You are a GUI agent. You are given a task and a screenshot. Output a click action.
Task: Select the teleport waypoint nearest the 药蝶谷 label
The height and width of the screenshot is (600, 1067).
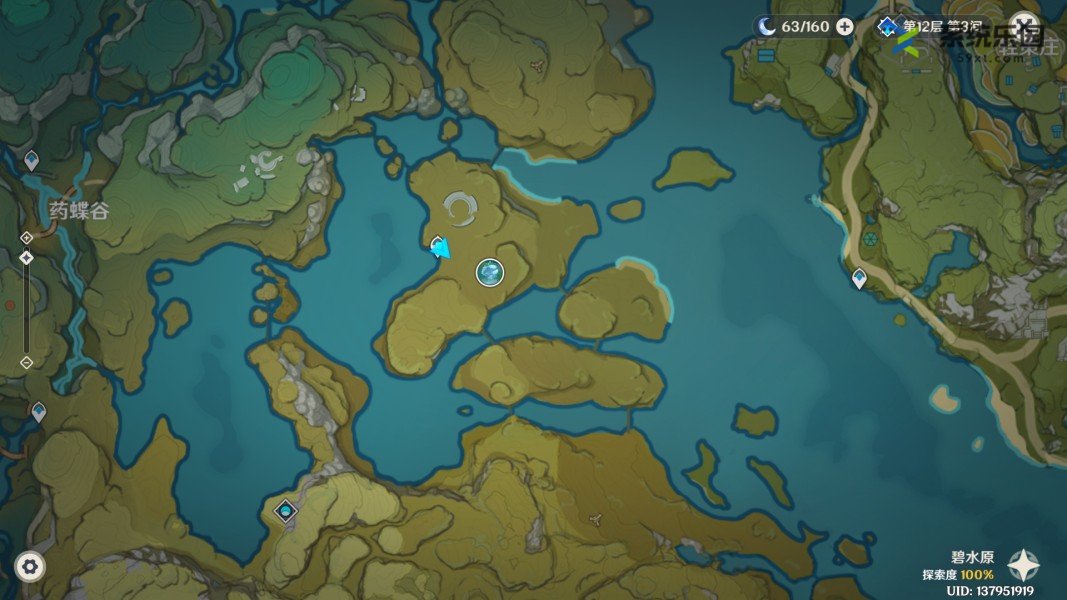pos(31,160)
